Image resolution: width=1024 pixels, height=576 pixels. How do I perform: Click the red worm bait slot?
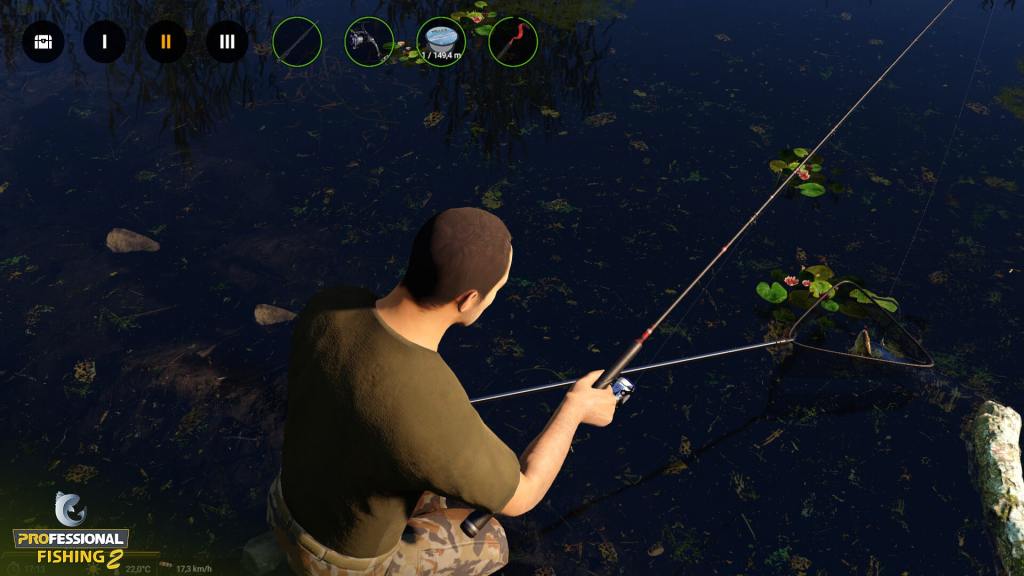(x=513, y=42)
